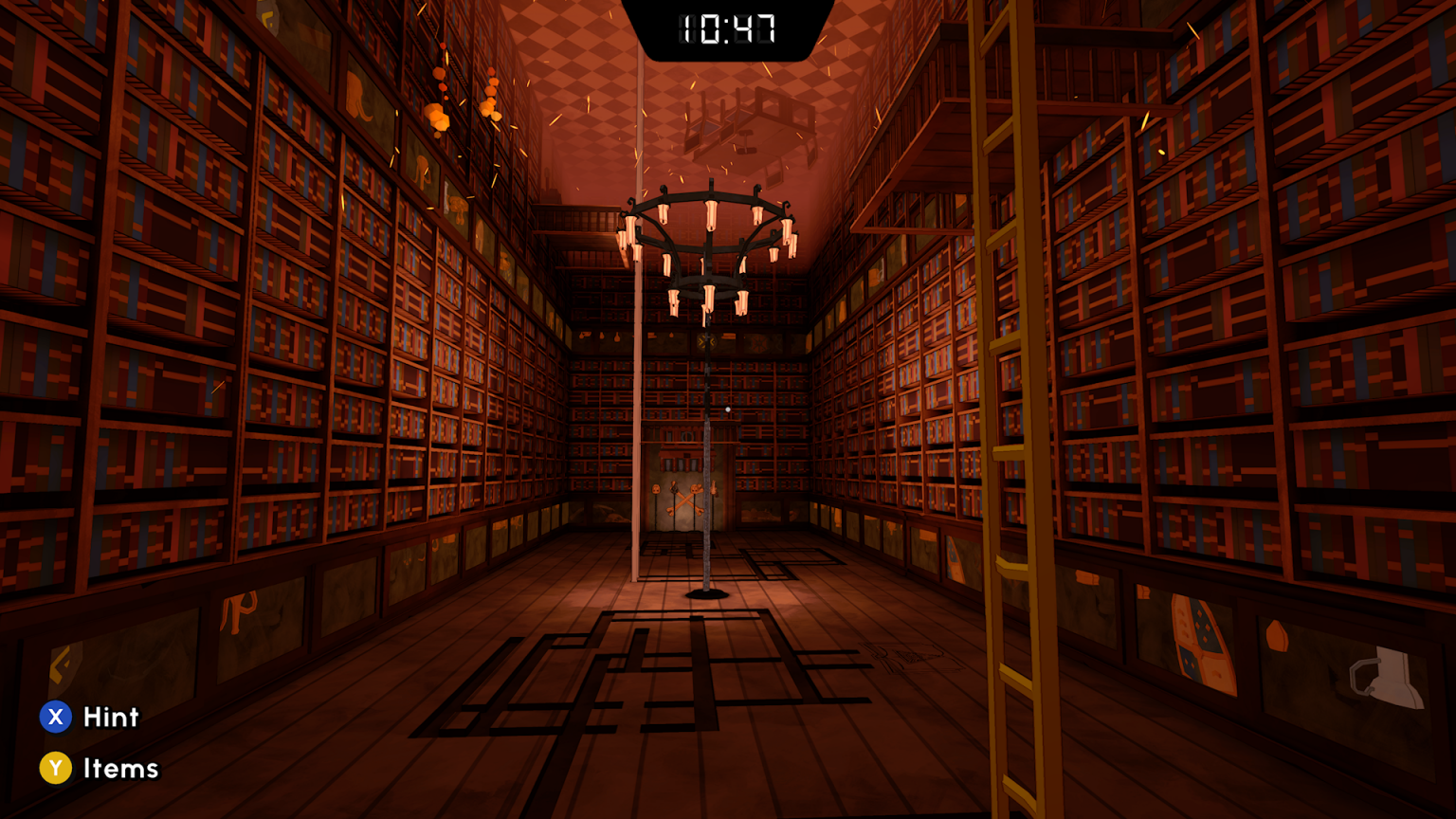The width and height of the screenshot is (1456, 819).
Task: Open the inventory via the Items button
Action: coord(120,768)
